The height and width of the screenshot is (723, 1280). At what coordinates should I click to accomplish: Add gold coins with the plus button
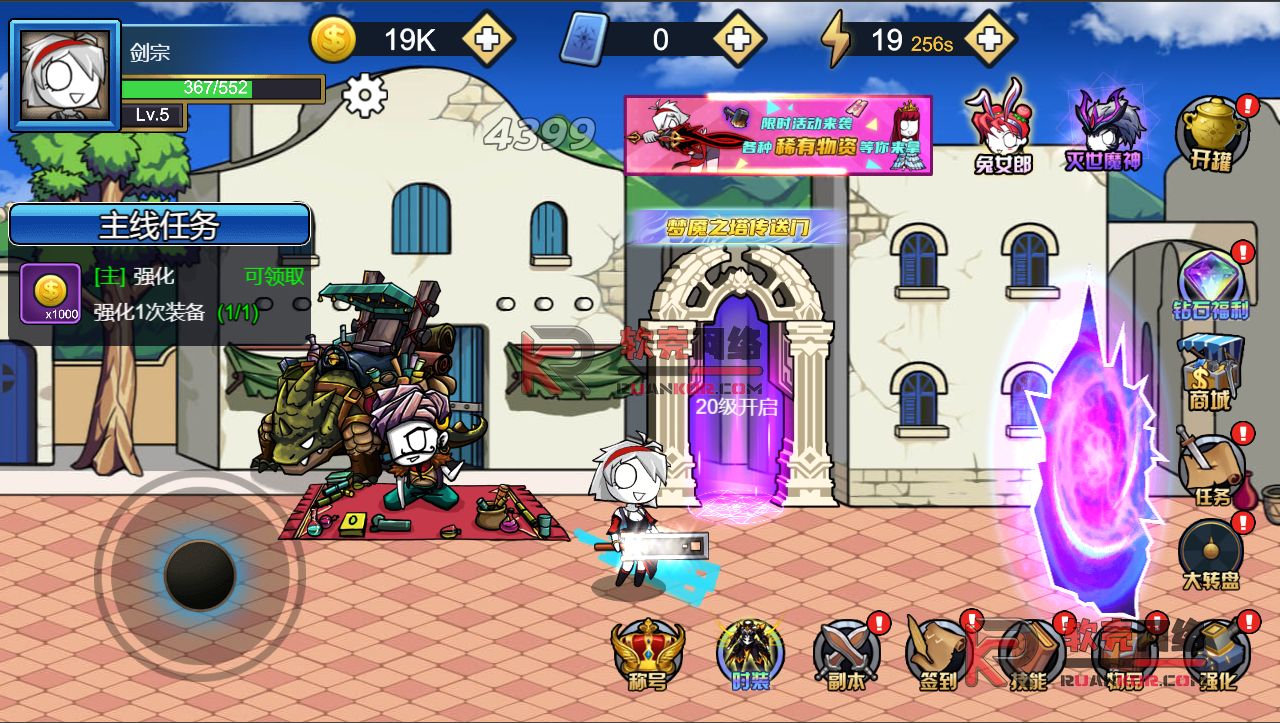489,40
